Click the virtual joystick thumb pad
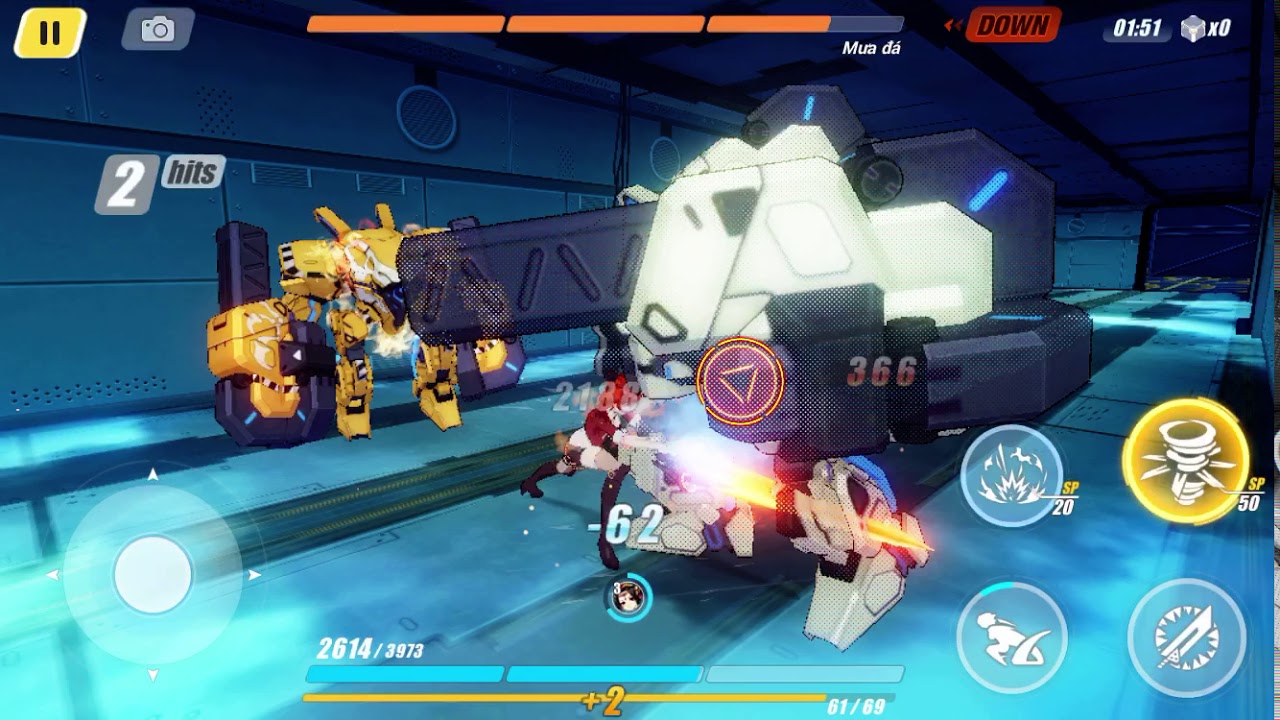 (x=153, y=574)
